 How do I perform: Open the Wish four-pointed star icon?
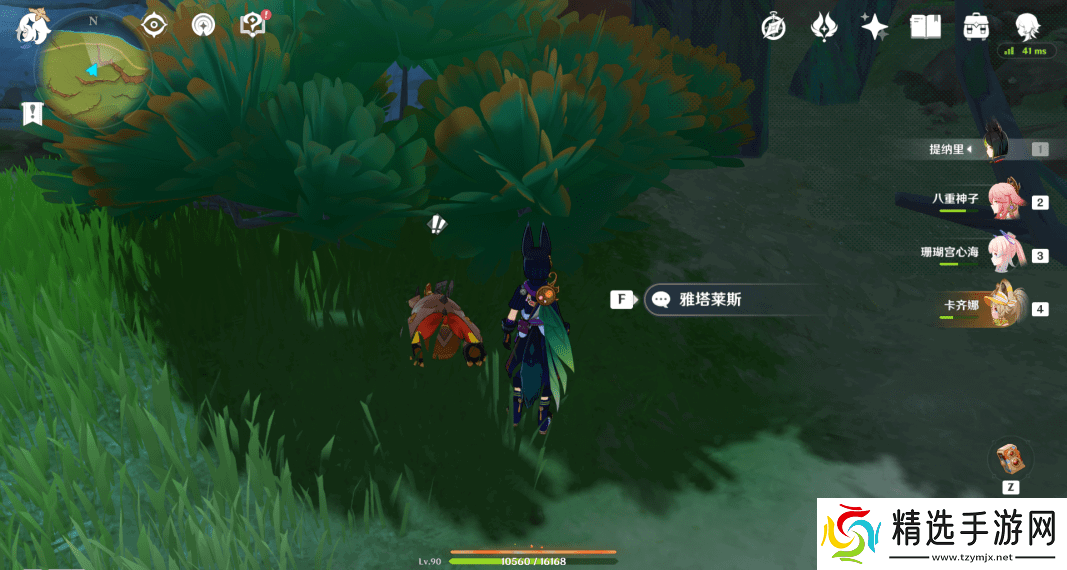[875, 27]
